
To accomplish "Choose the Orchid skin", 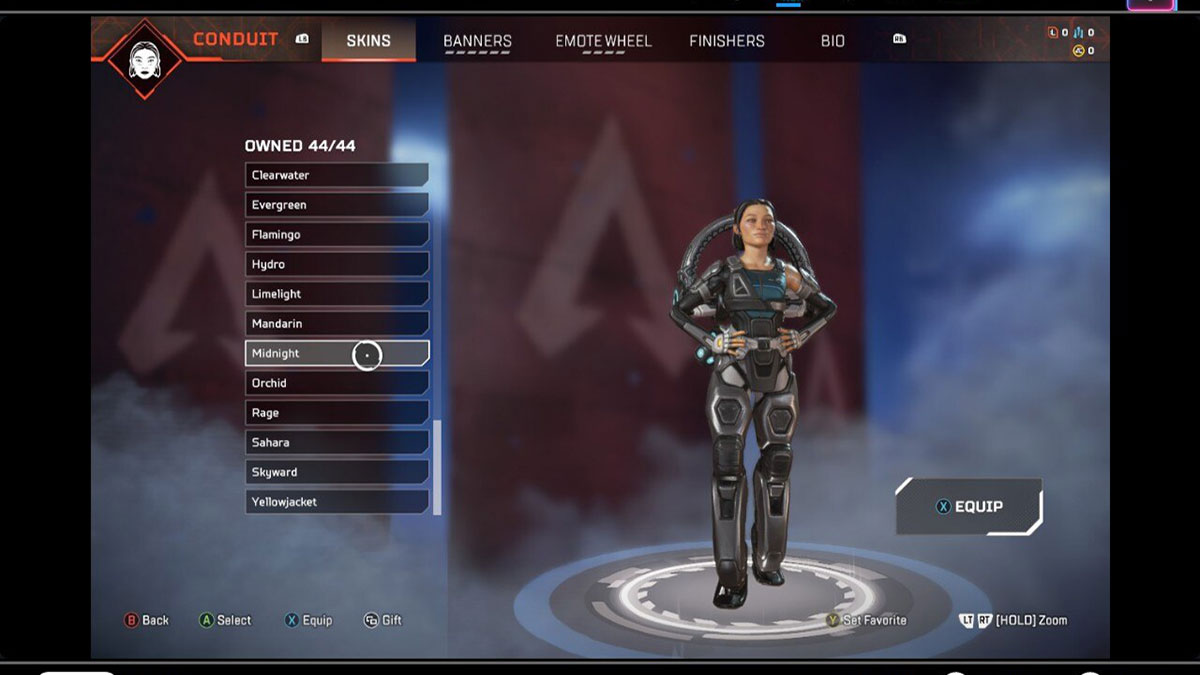I will tap(336, 383).
